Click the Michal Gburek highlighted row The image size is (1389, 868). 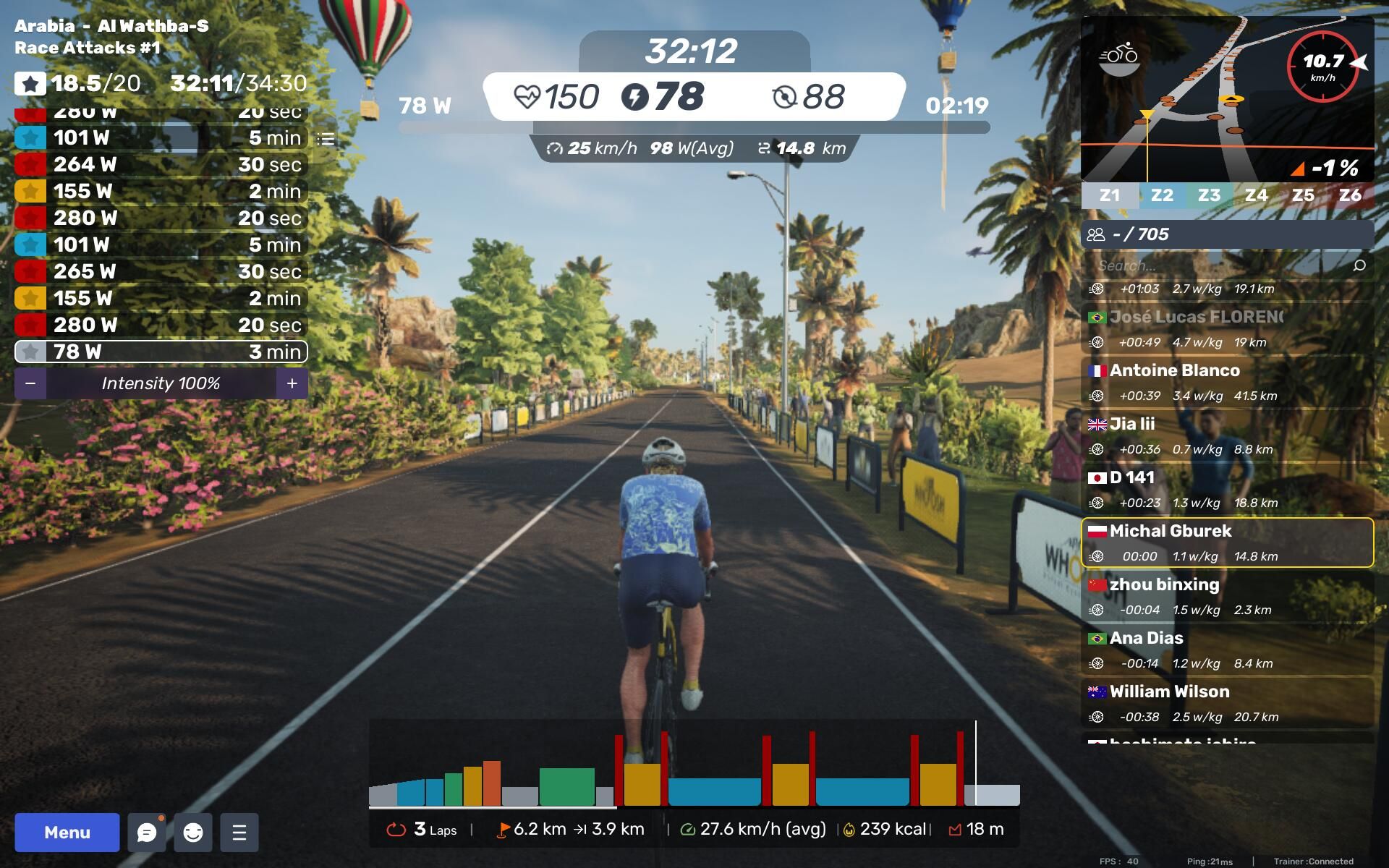[x=1227, y=542]
